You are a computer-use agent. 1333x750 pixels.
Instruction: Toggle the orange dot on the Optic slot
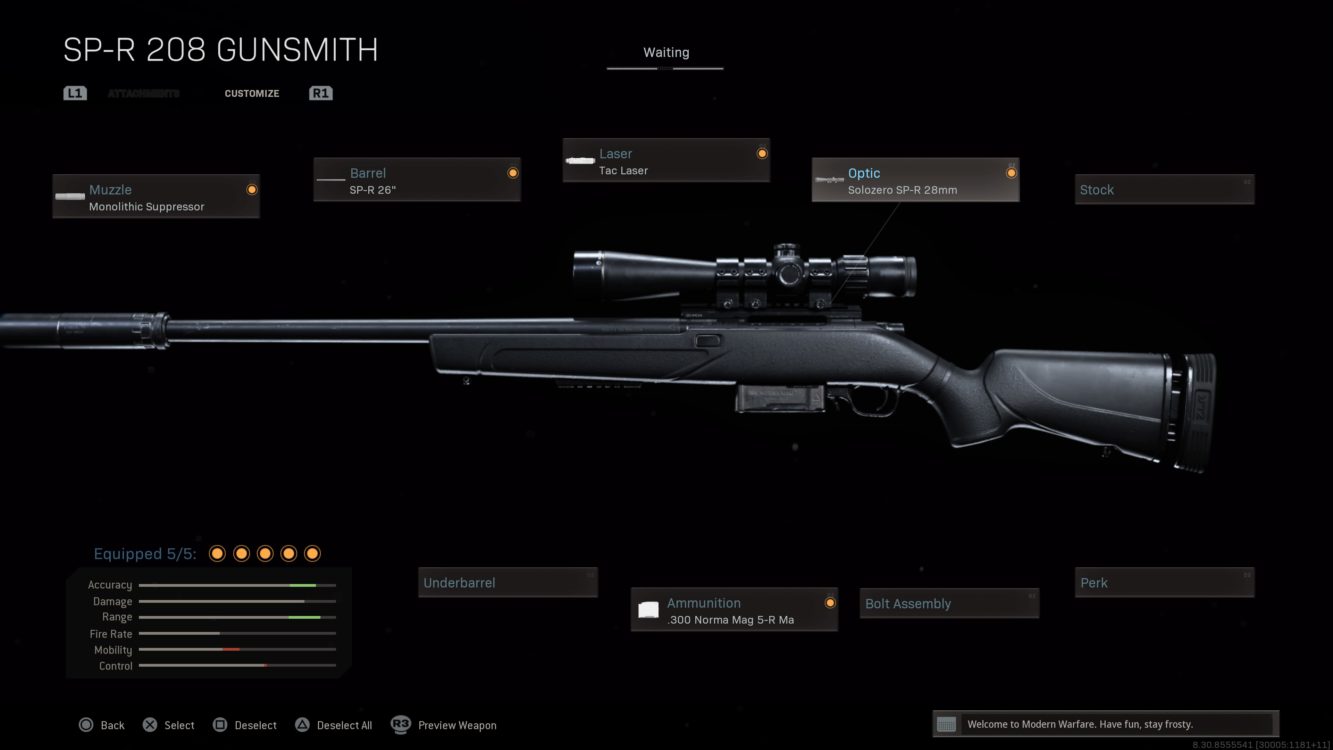click(x=1011, y=172)
